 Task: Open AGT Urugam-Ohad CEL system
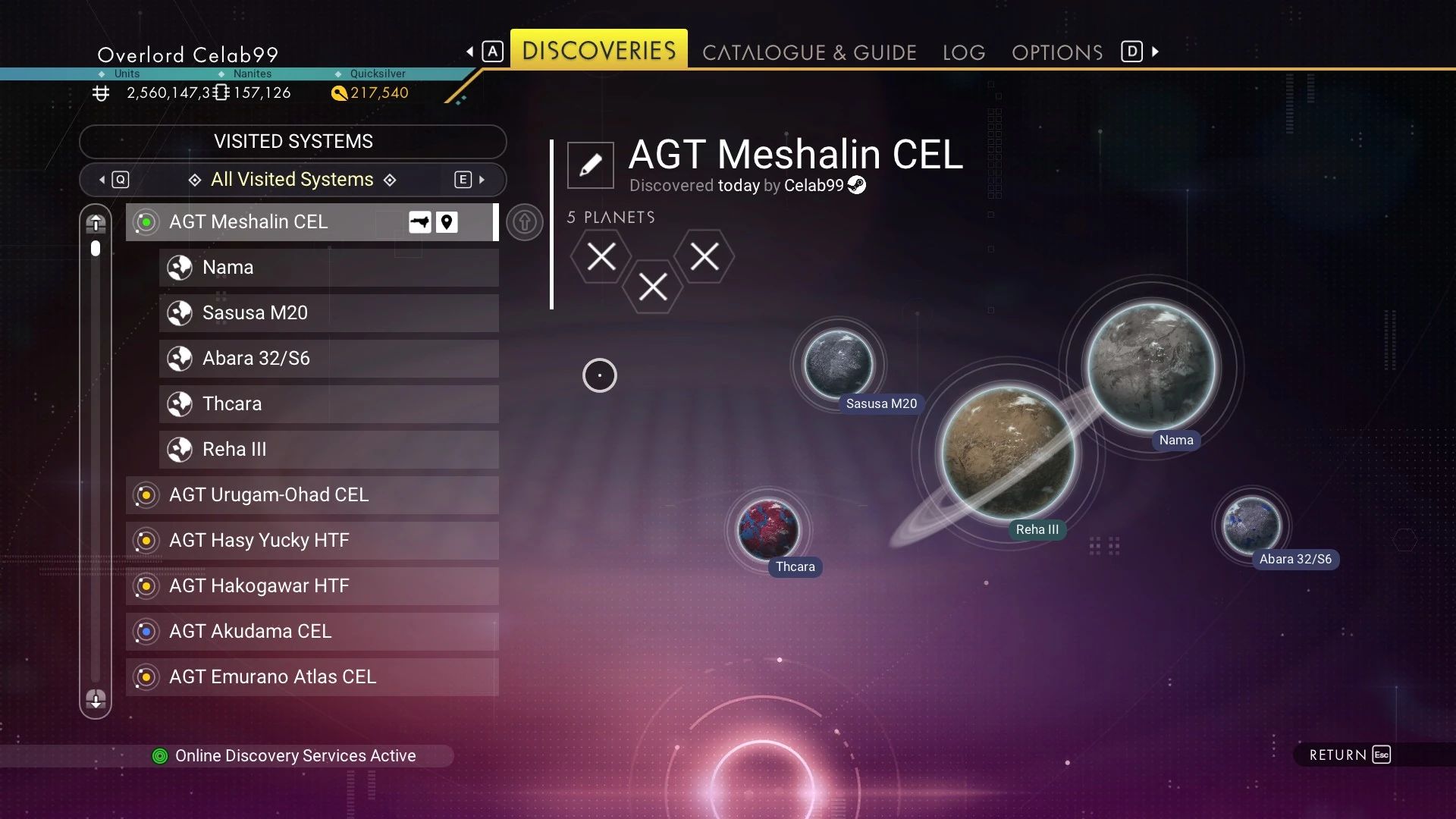click(311, 495)
